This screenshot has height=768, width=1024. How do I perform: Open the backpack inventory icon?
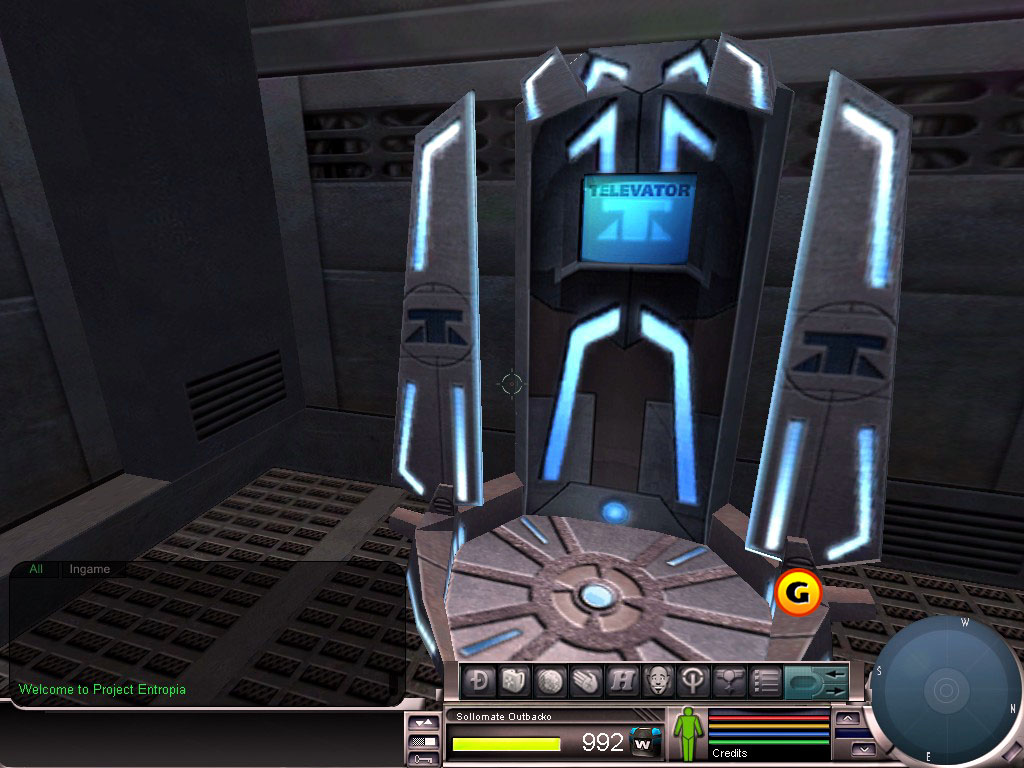click(x=514, y=682)
